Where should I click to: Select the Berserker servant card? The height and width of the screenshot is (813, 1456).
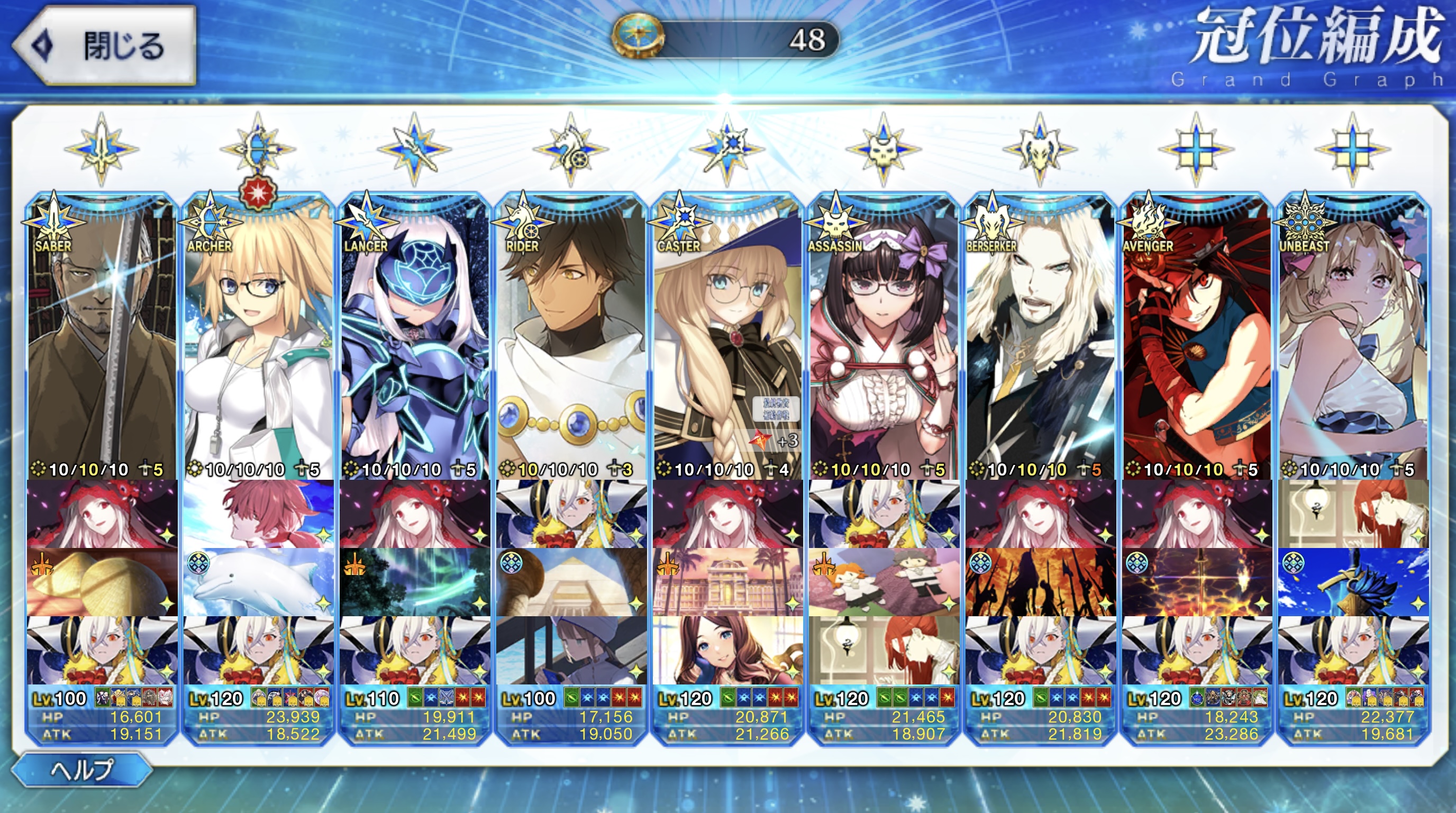coord(1040,339)
